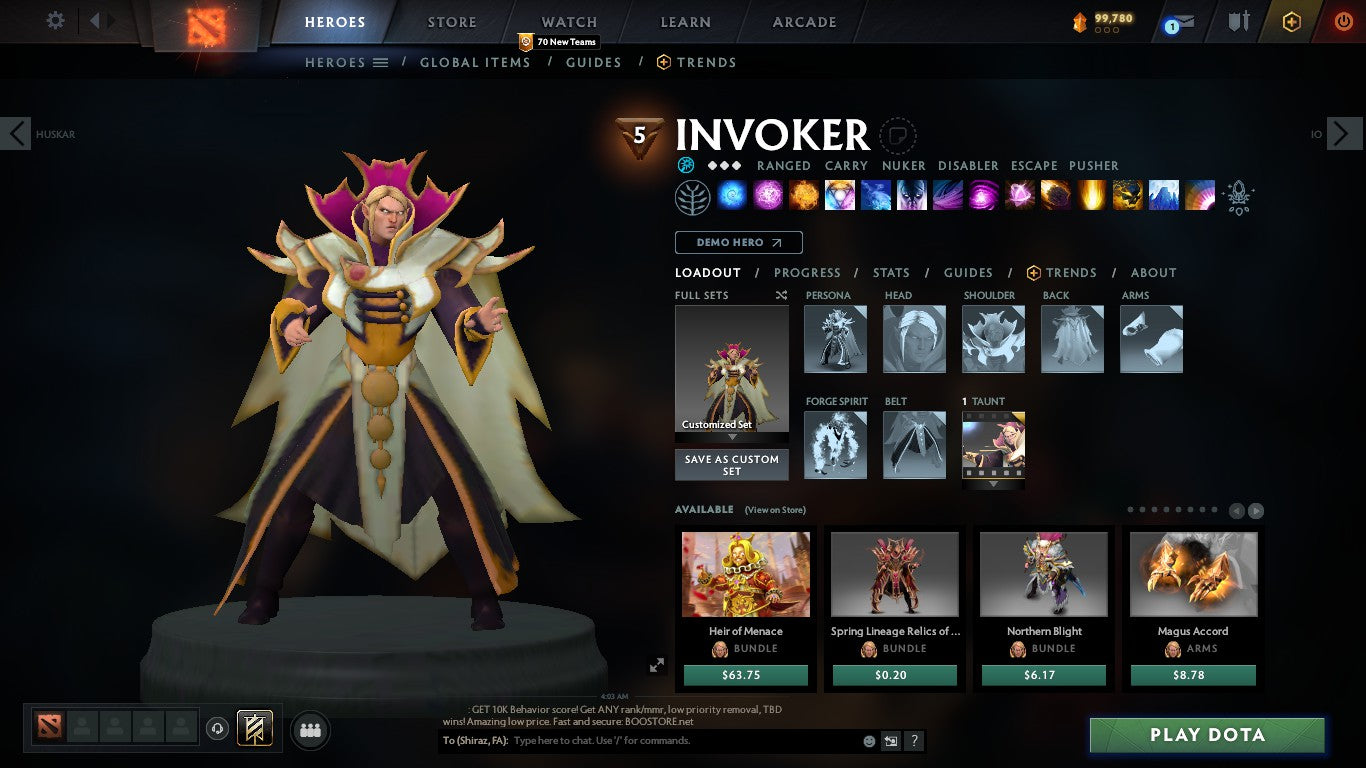Open the WATCH menu item
Image resolution: width=1366 pixels, height=768 pixels.
568,21
